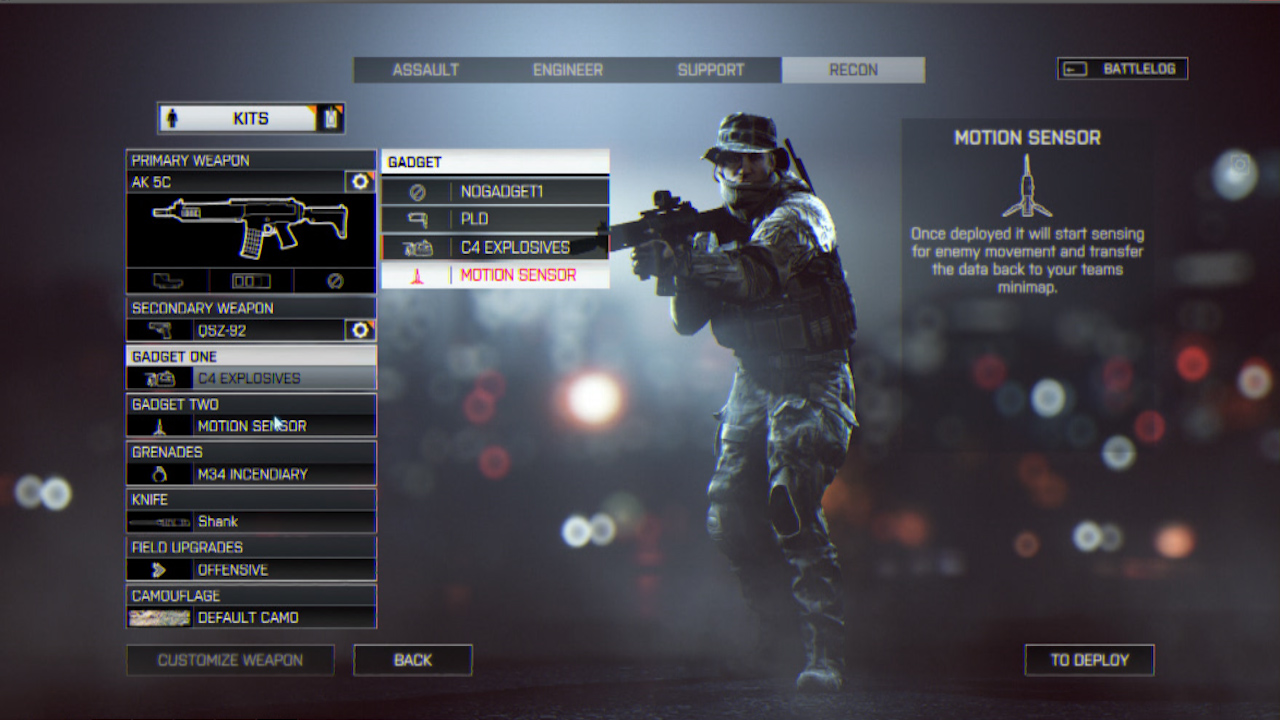The image size is (1280, 720).
Task: Go back with the Back button
Action: (412, 660)
